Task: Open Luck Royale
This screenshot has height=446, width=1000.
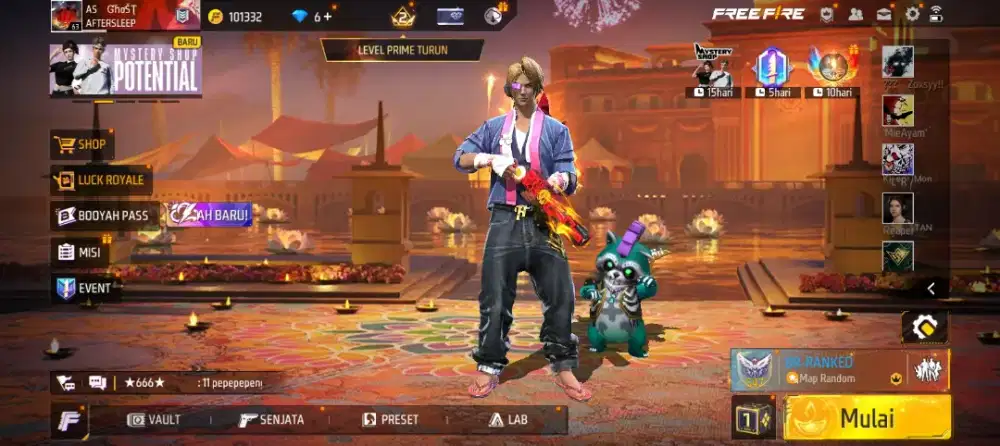Action: pyautogui.click(x=101, y=181)
